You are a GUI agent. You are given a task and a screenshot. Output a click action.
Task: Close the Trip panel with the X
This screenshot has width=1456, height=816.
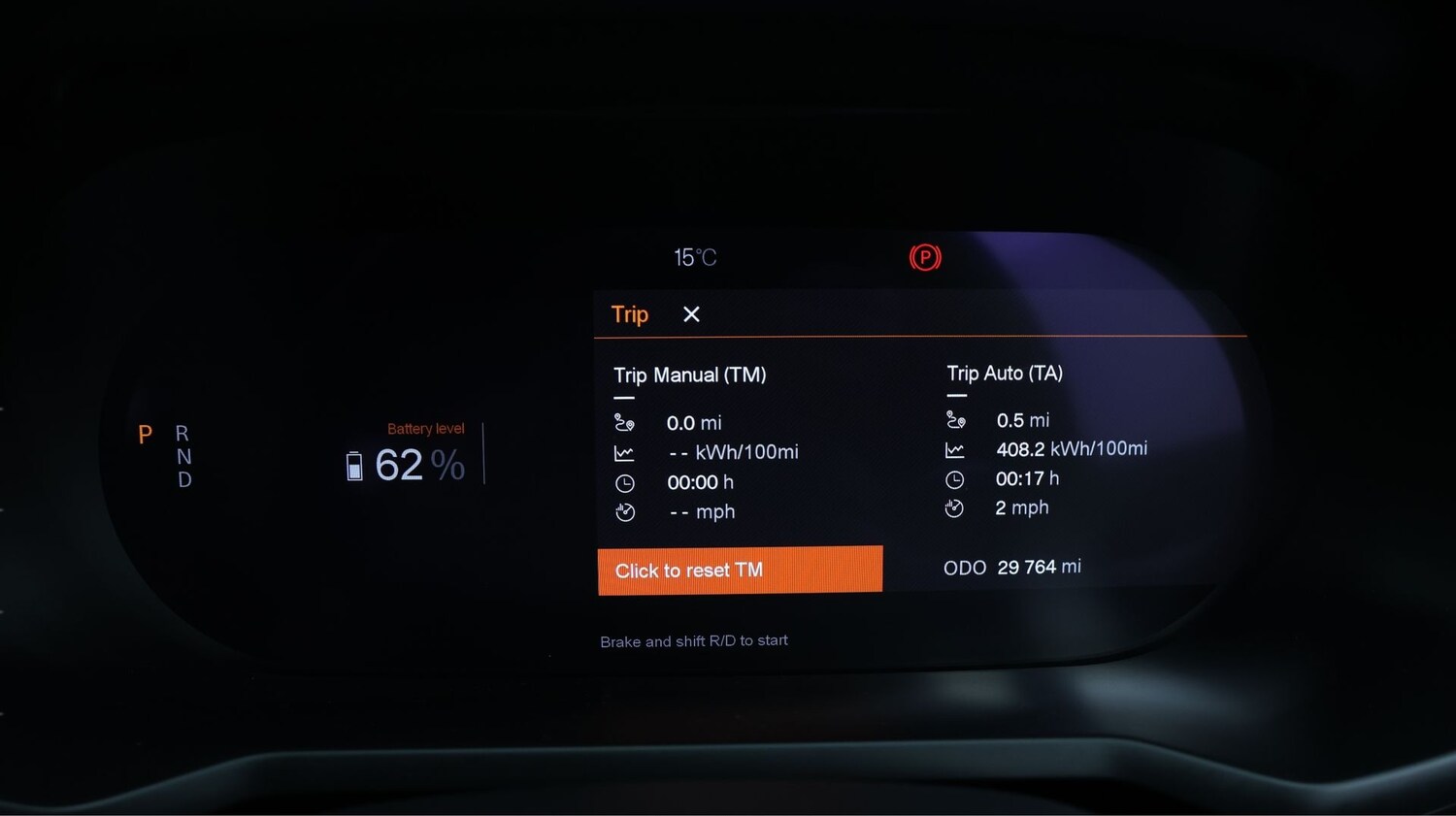click(690, 313)
